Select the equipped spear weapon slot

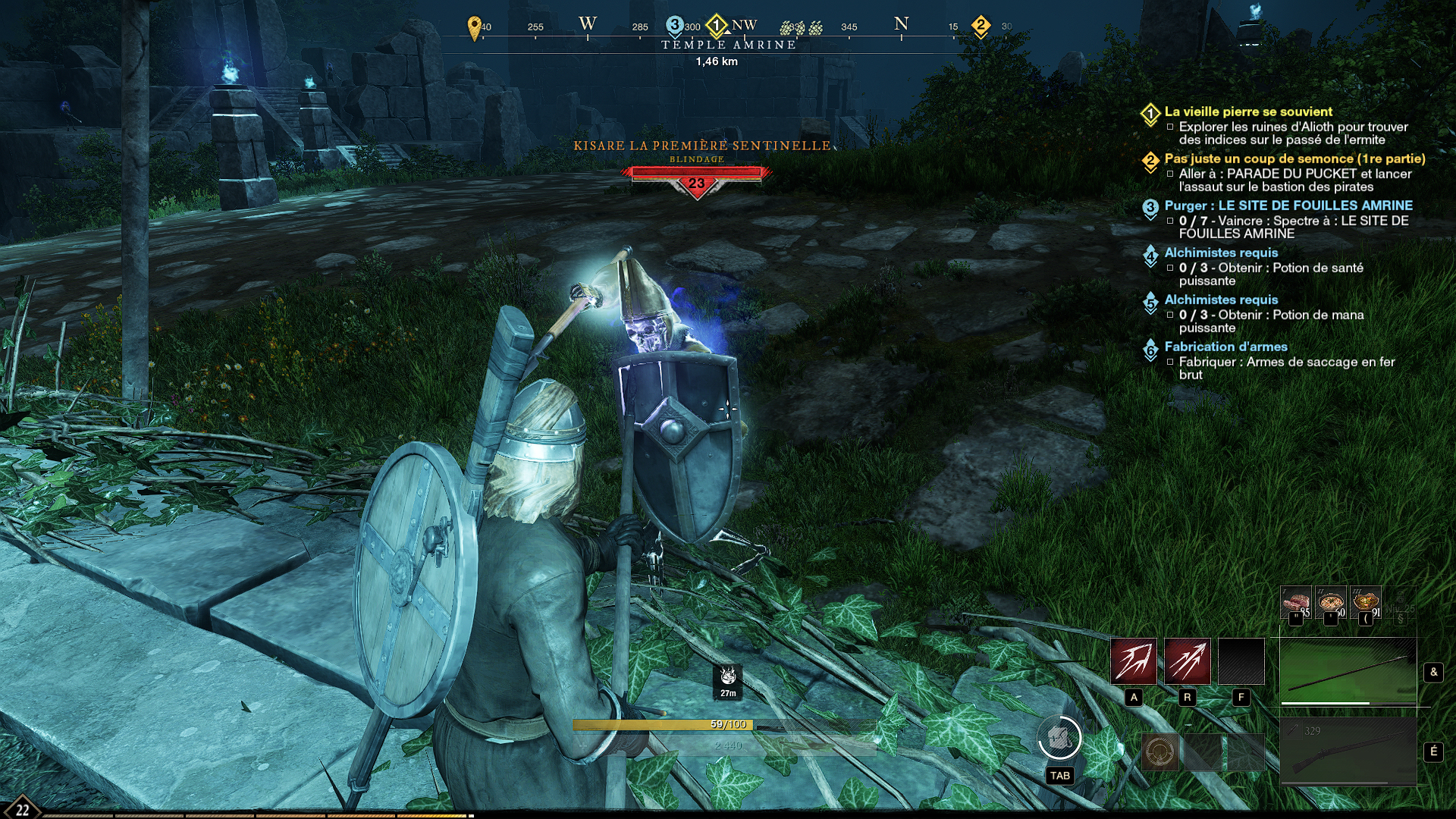[x=1348, y=672]
